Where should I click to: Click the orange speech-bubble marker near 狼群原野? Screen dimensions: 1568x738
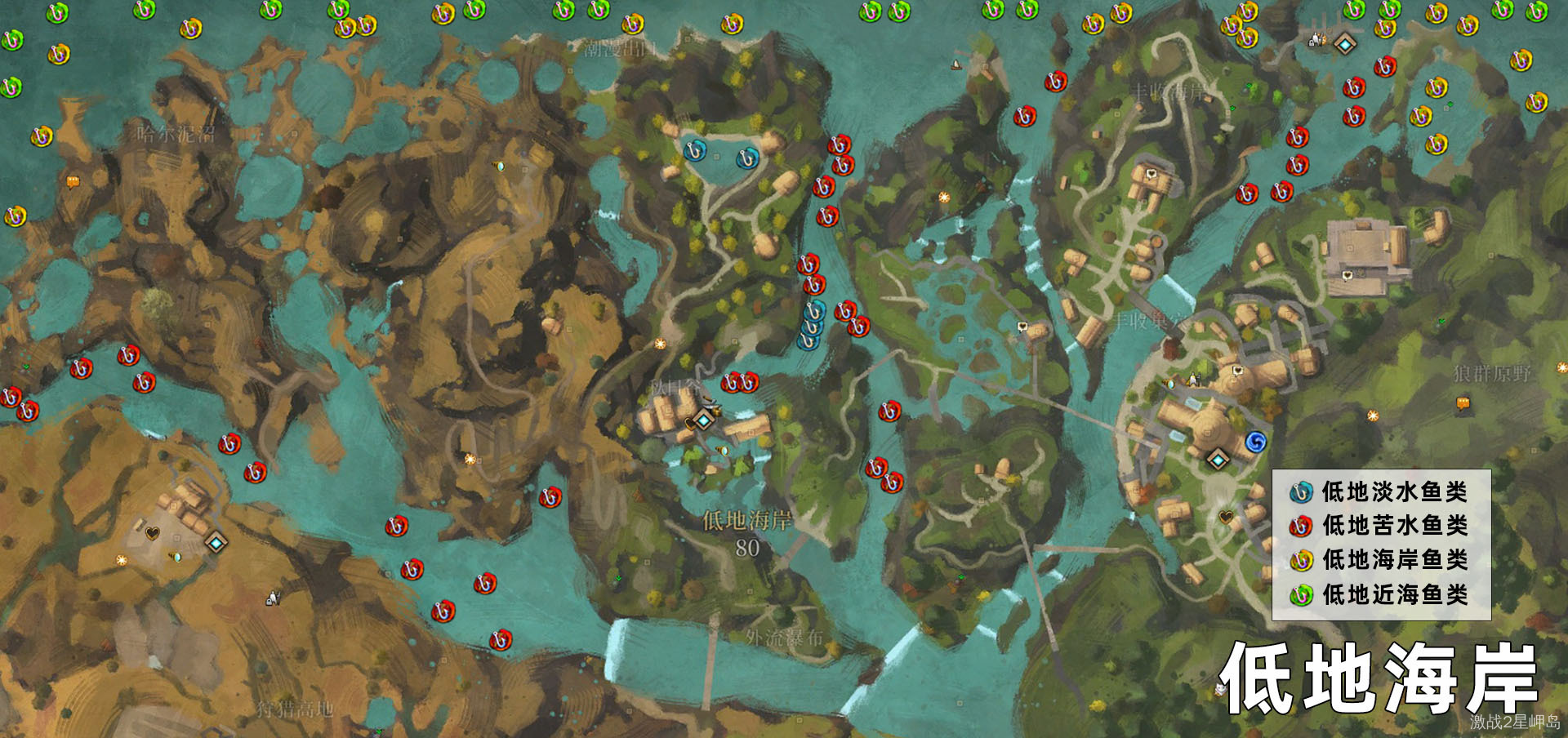pyautogui.click(x=1463, y=402)
